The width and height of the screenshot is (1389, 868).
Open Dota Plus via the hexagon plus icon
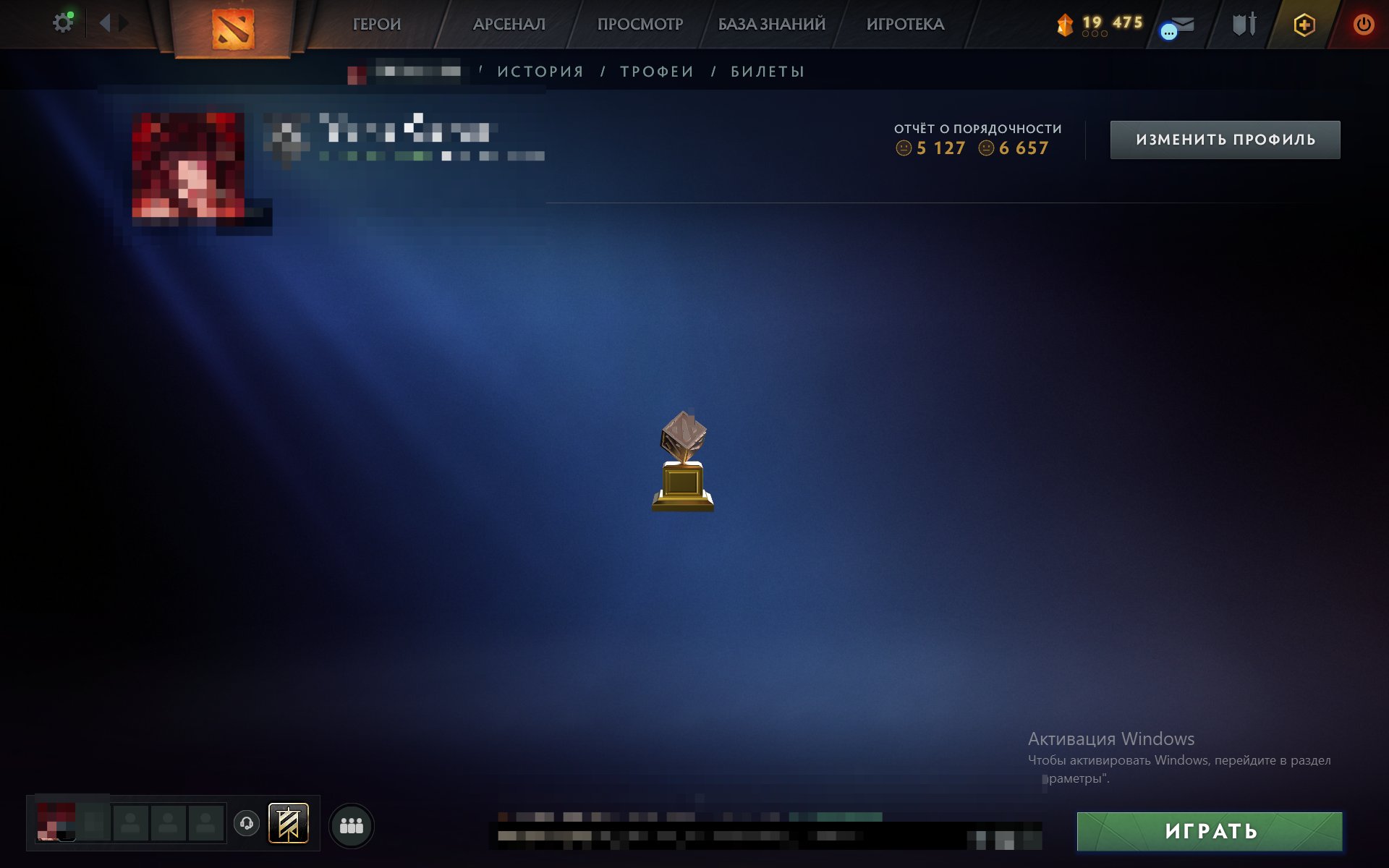pyautogui.click(x=1302, y=24)
